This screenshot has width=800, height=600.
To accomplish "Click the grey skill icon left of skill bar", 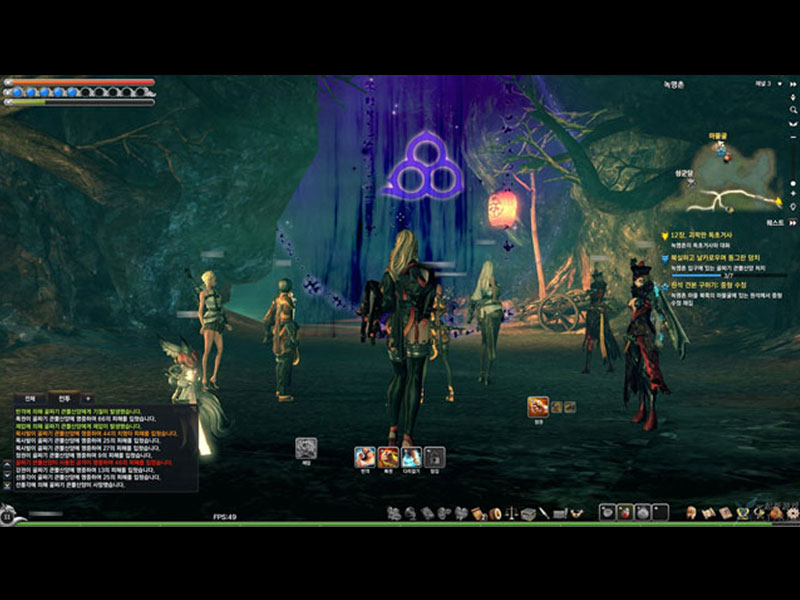I will pyautogui.click(x=307, y=449).
